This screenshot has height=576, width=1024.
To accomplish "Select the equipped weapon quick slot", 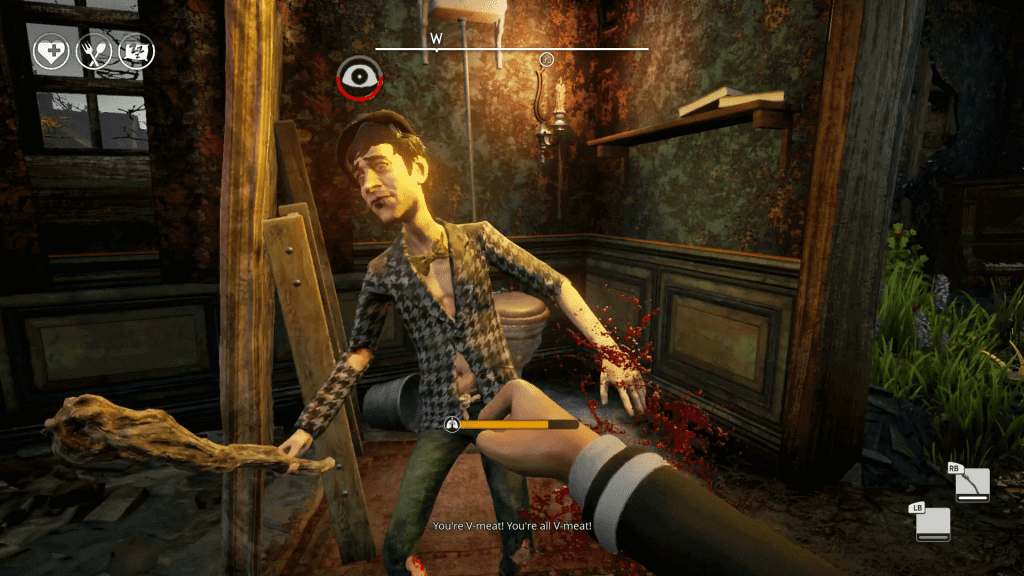I will point(971,485).
